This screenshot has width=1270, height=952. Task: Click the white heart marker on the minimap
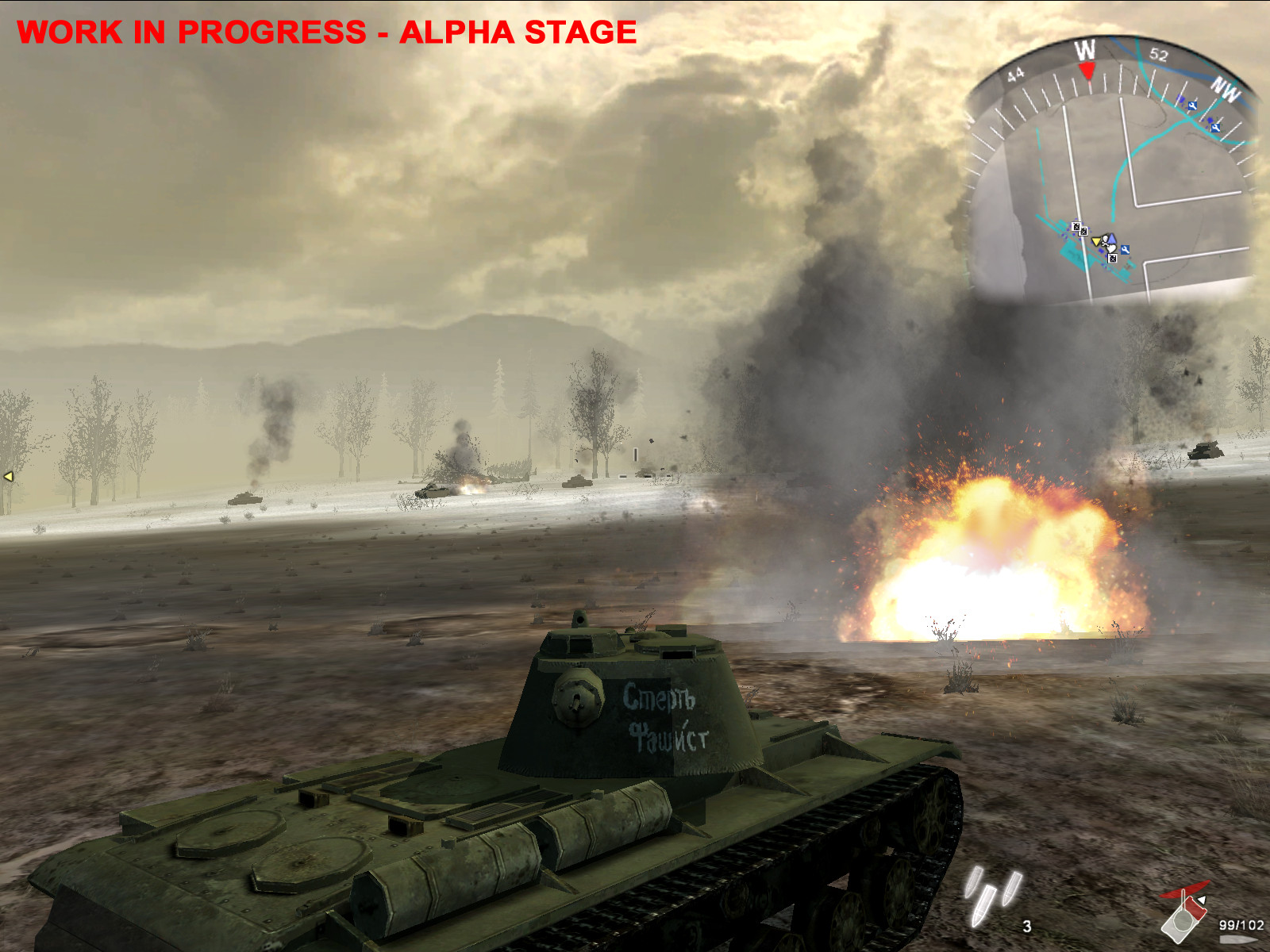(x=1111, y=248)
